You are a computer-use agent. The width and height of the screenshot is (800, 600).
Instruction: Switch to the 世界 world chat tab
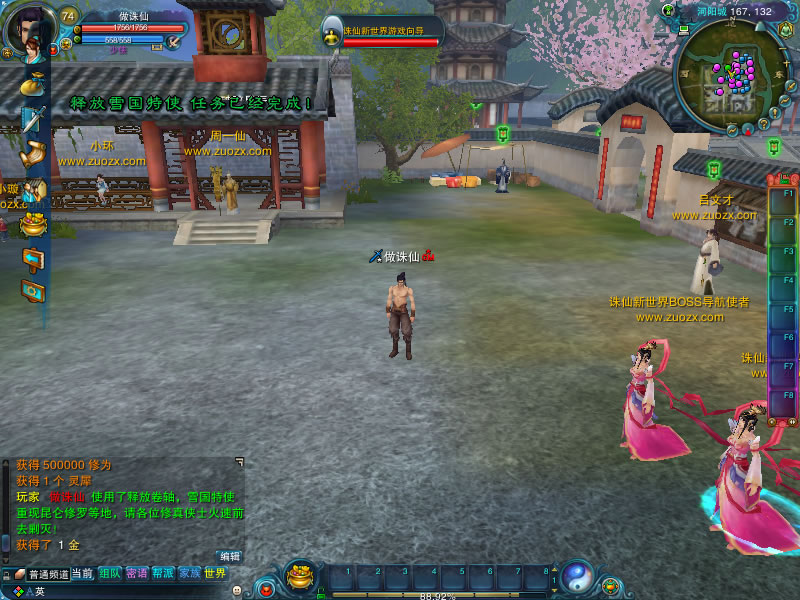[x=215, y=574]
